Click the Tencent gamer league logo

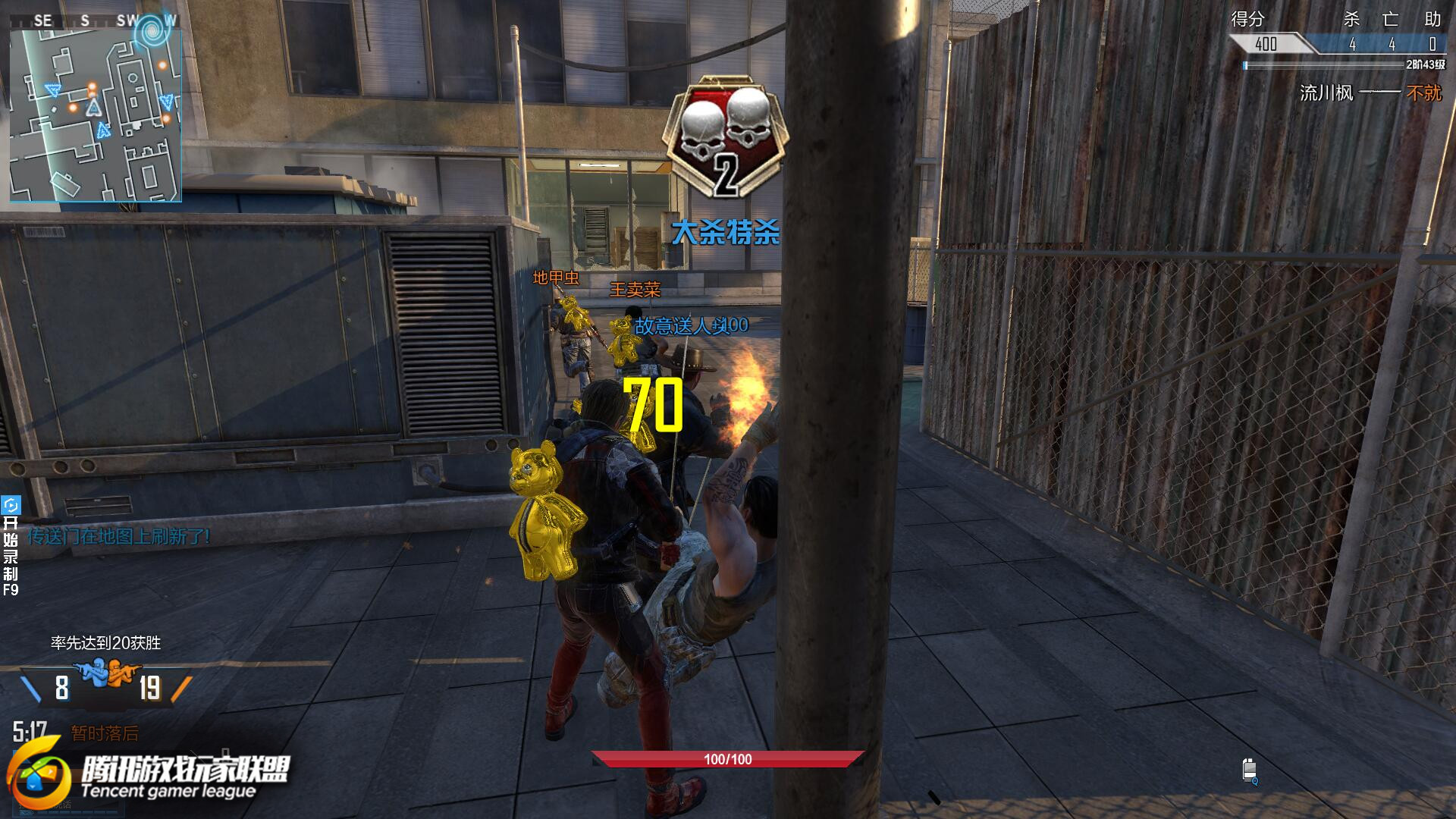point(148,777)
